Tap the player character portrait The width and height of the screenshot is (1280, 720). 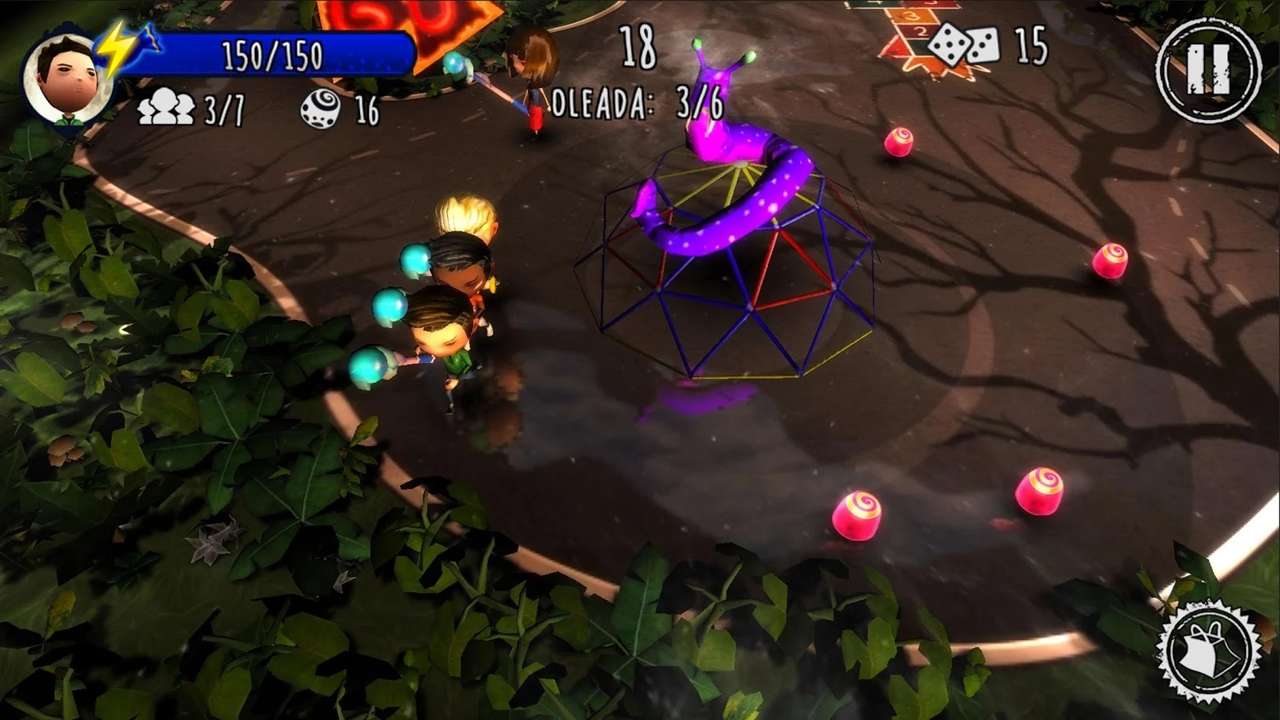point(66,79)
